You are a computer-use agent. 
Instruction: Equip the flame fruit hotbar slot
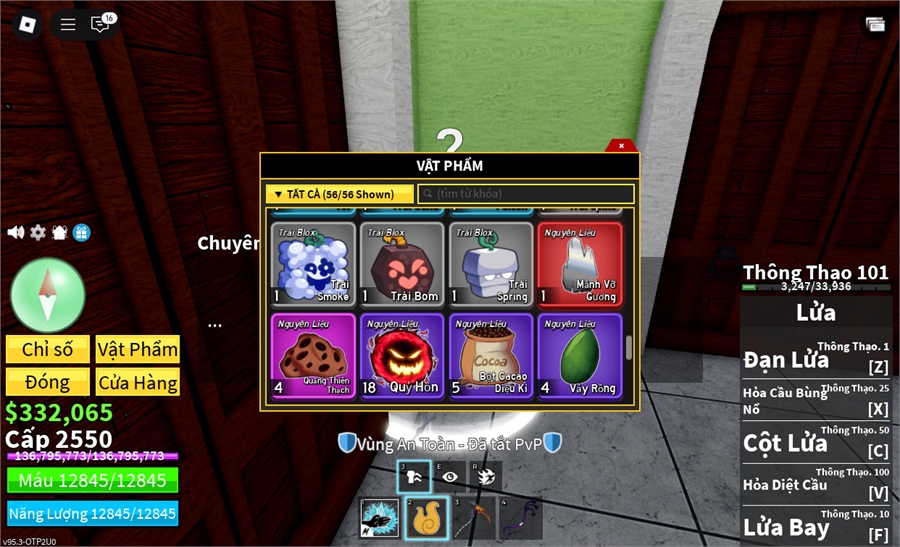[x=427, y=518]
